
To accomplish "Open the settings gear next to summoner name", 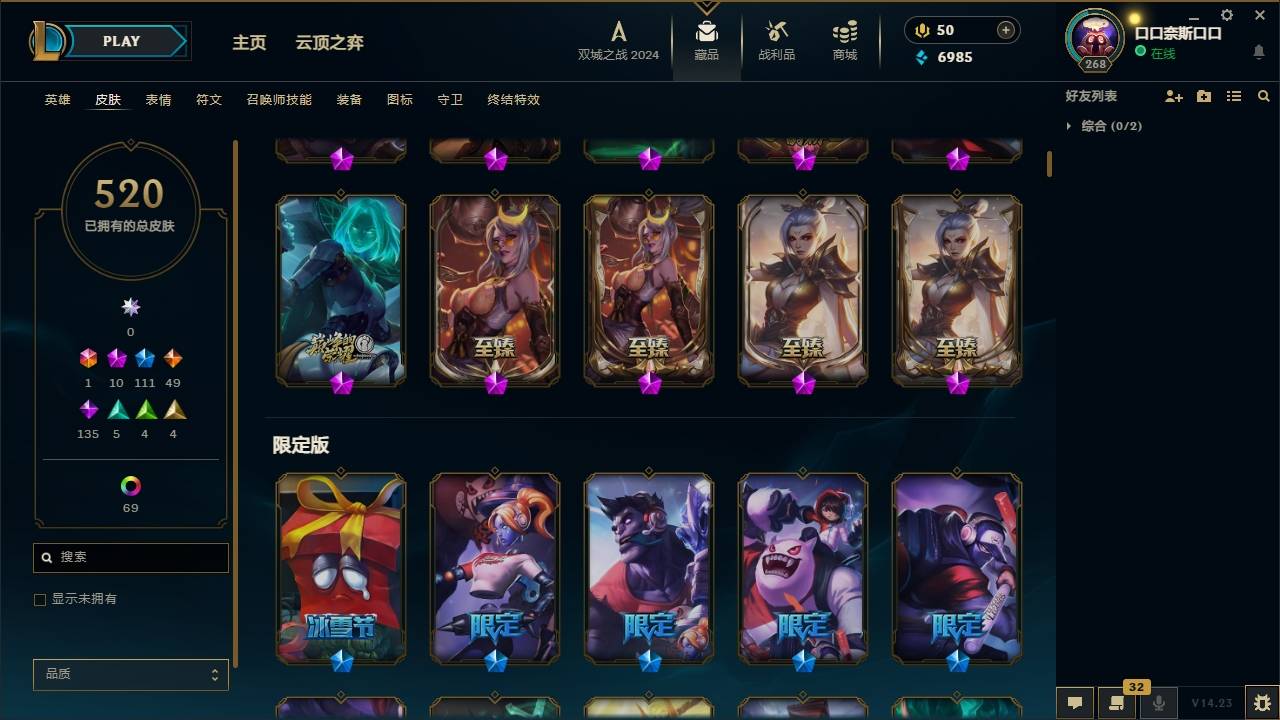I will coord(1227,14).
